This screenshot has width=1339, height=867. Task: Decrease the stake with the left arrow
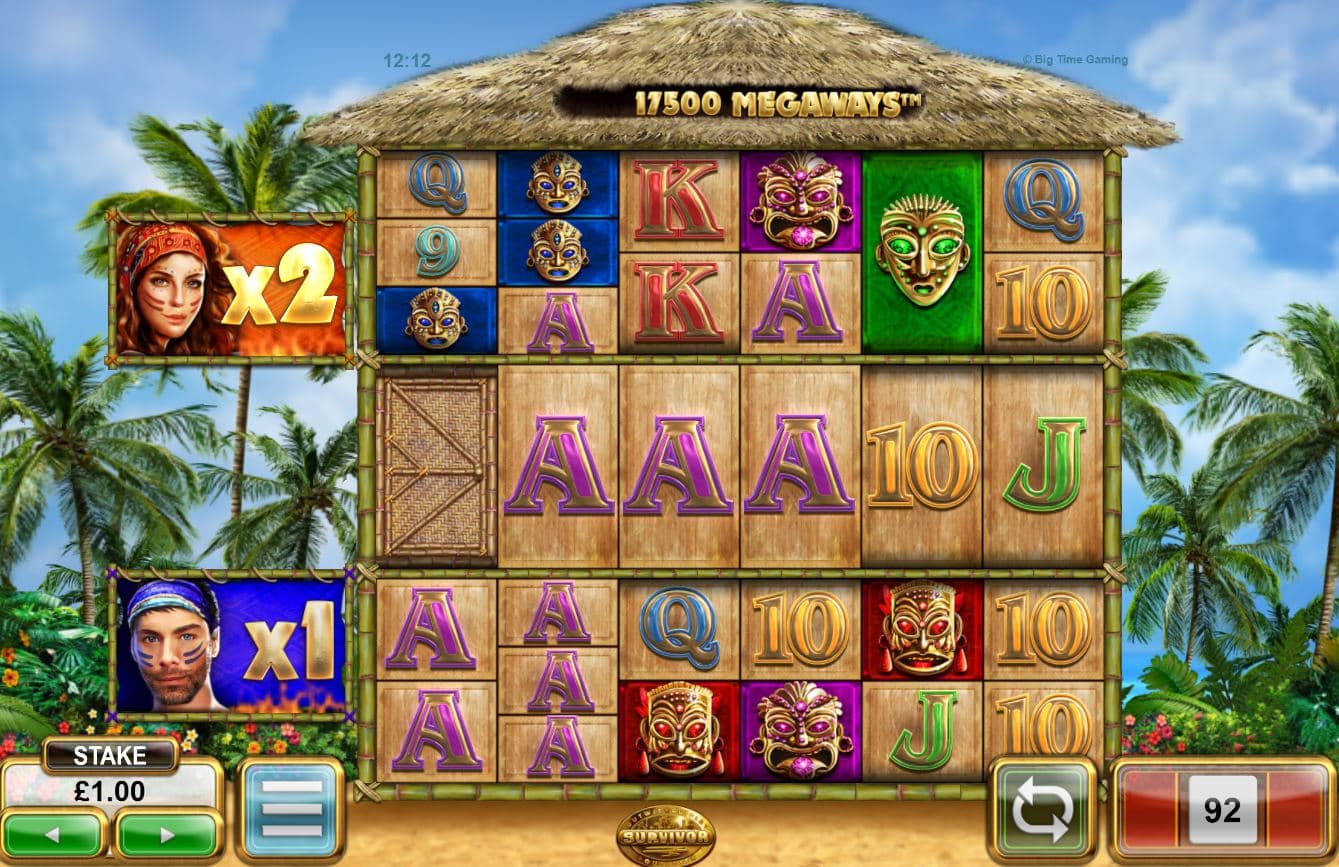(x=55, y=834)
